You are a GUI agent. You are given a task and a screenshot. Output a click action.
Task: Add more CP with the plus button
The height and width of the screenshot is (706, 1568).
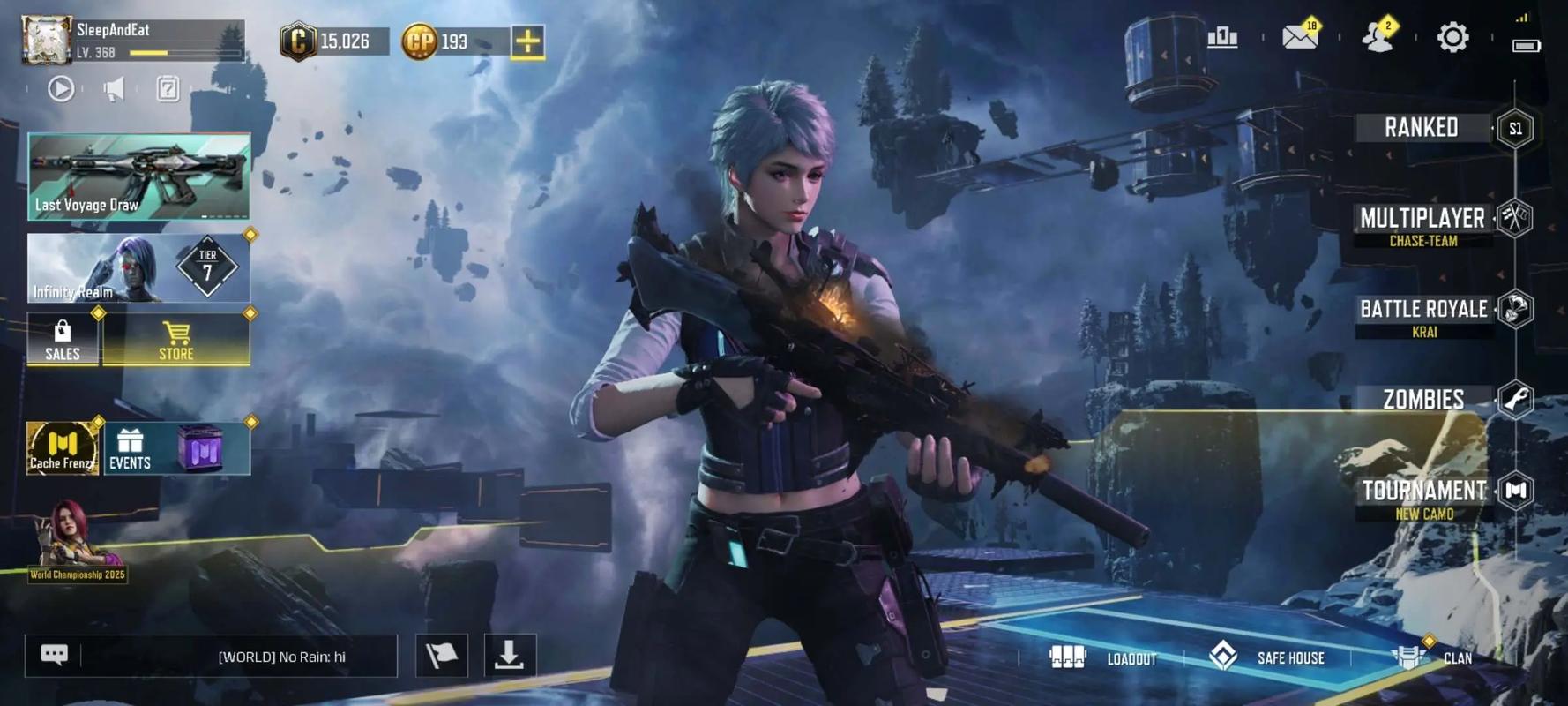click(x=527, y=41)
